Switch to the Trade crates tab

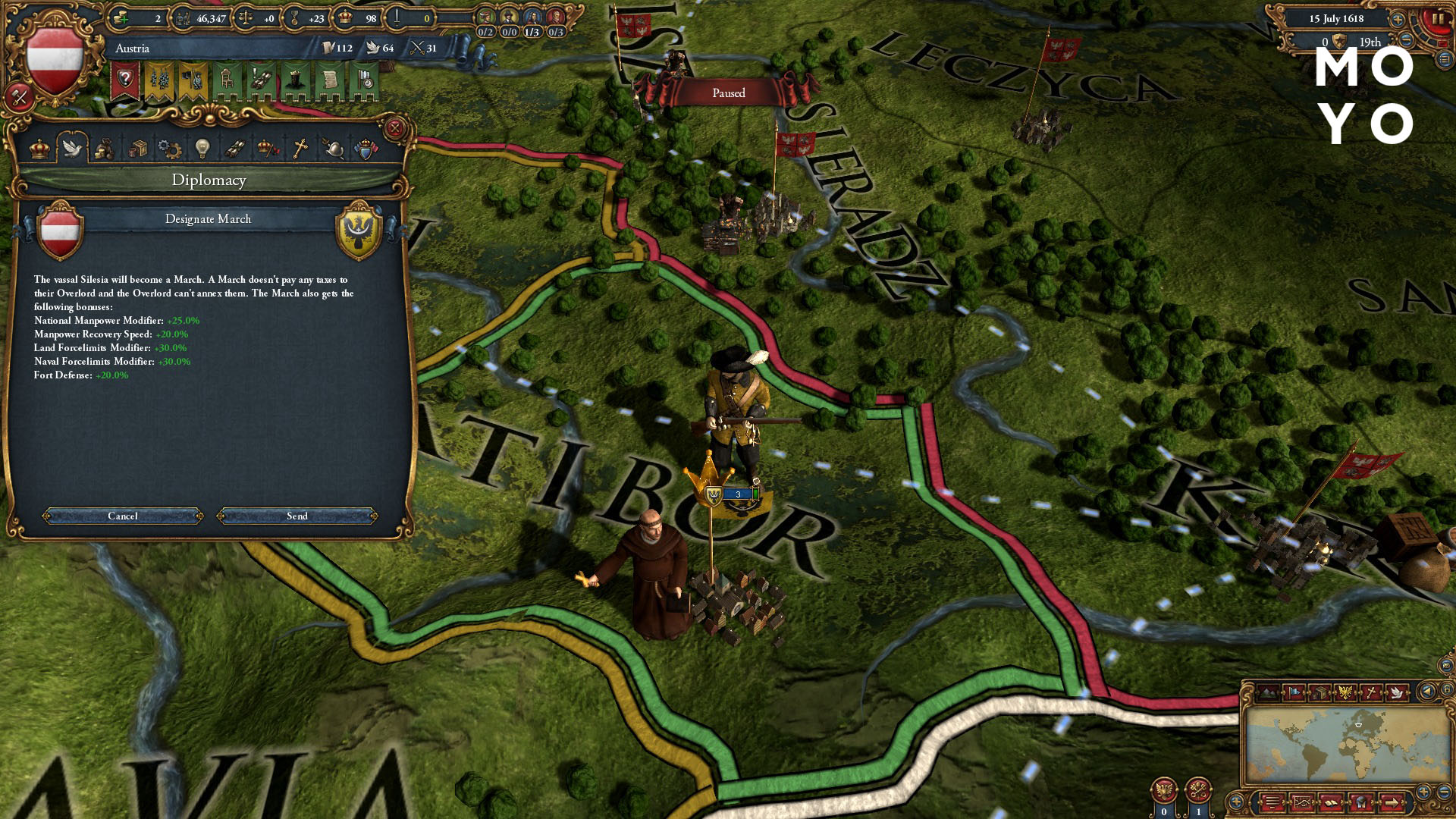tap(137, 148)
